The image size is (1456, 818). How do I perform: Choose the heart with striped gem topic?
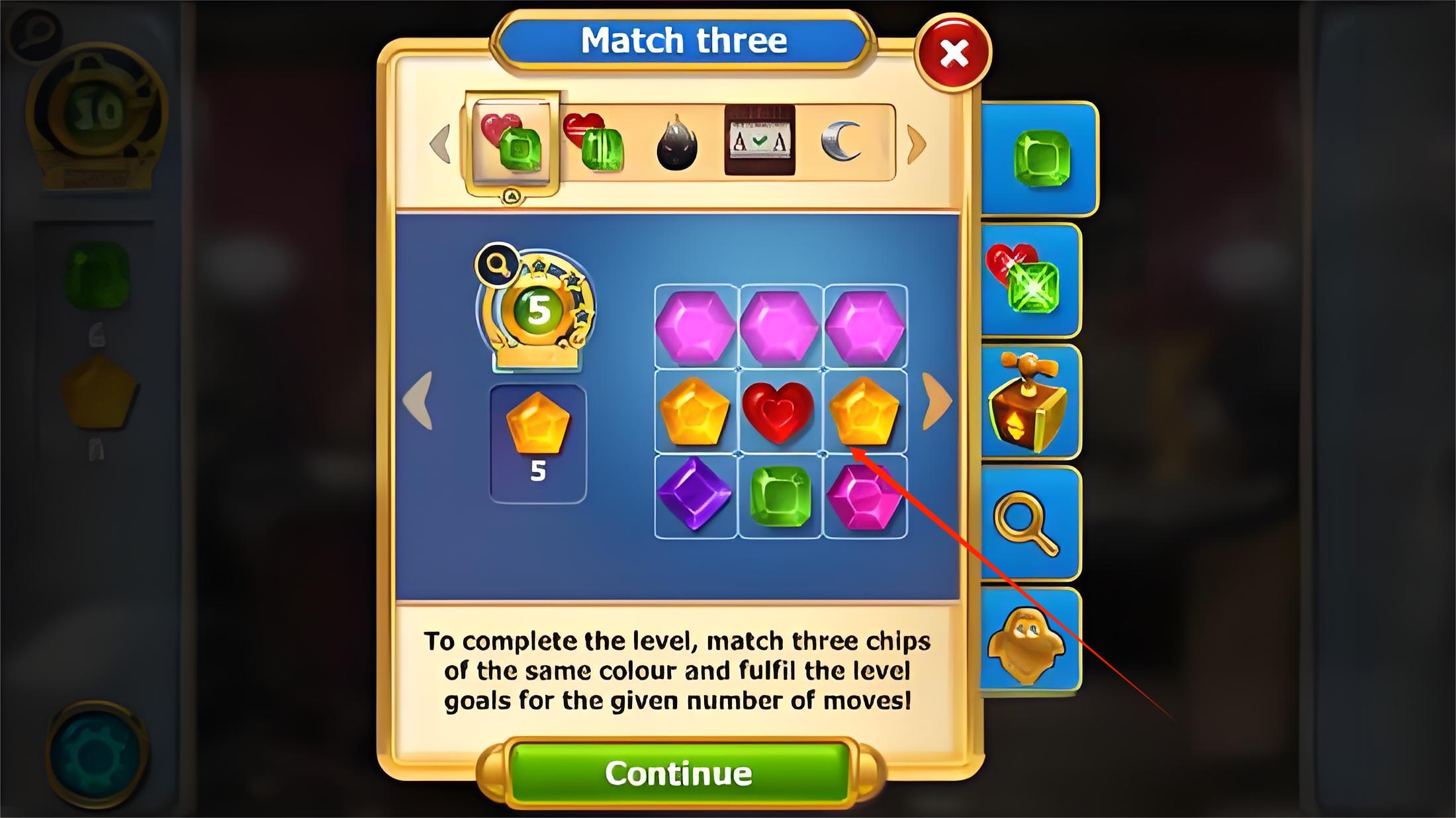tap(594, 142)
